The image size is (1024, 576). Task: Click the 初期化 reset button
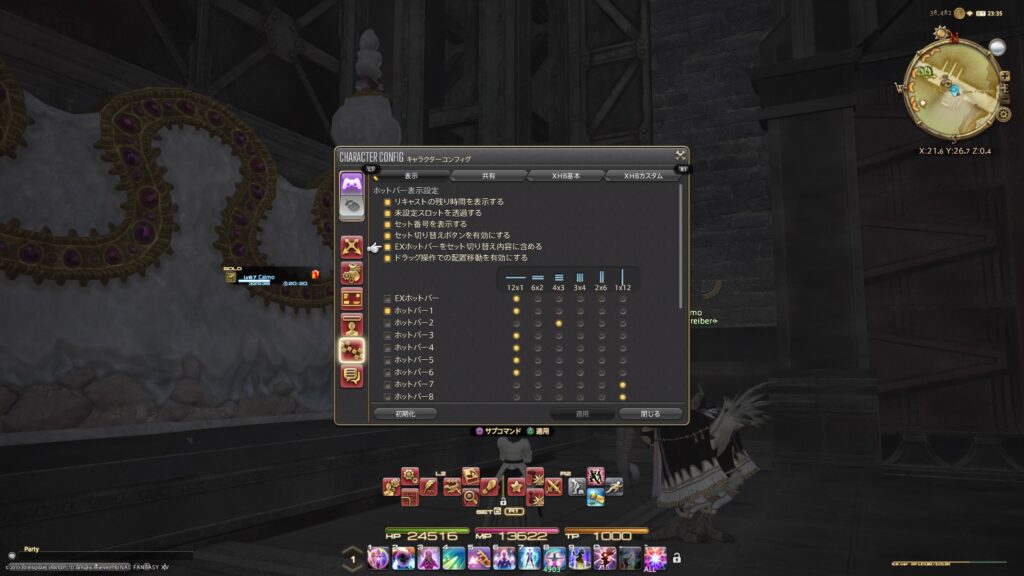pyautogui.click(x=405, y=413)
